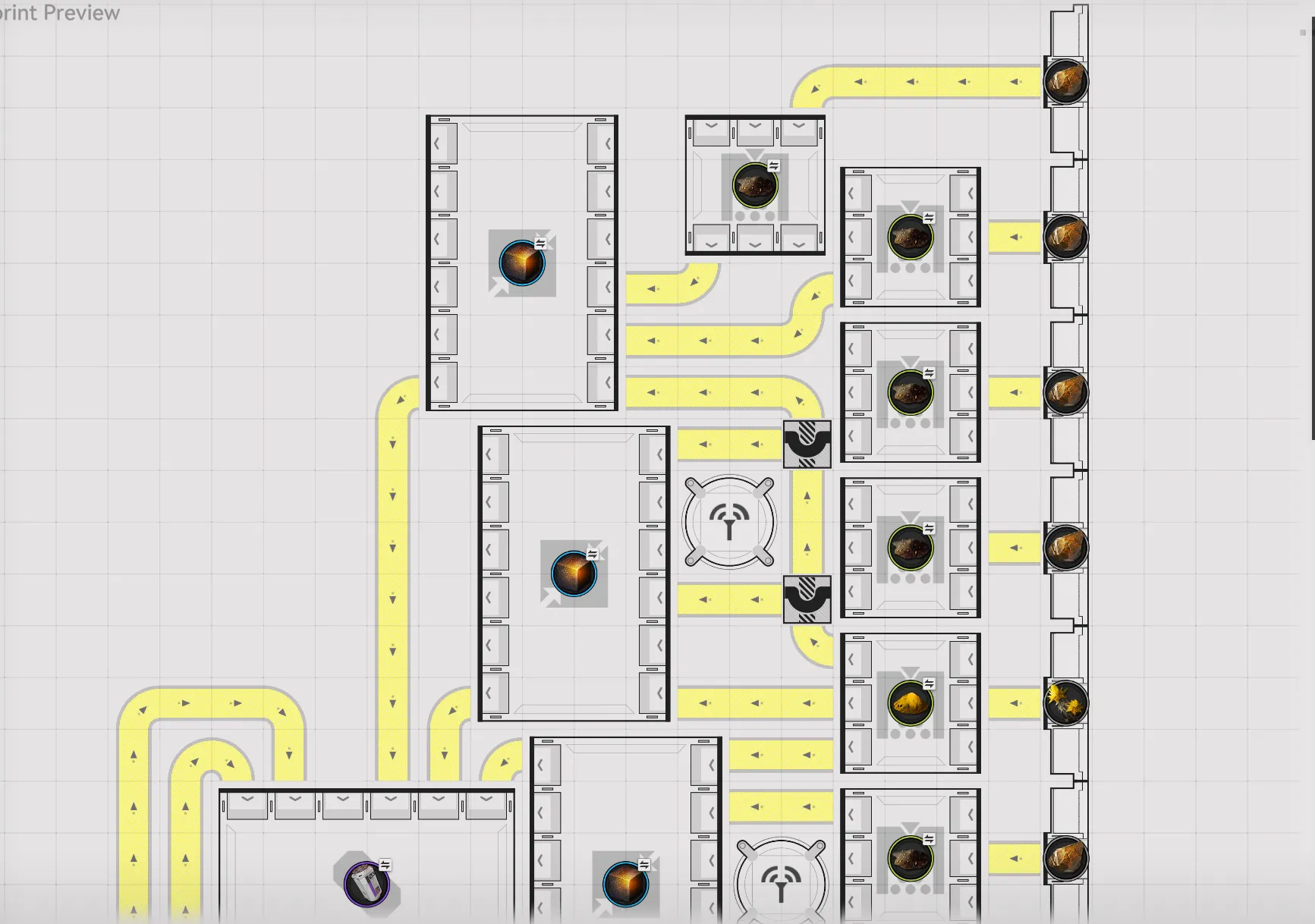Select the topmost asteroid chunk on the right edge
Screen dimensions: 1315x924
1066,81
